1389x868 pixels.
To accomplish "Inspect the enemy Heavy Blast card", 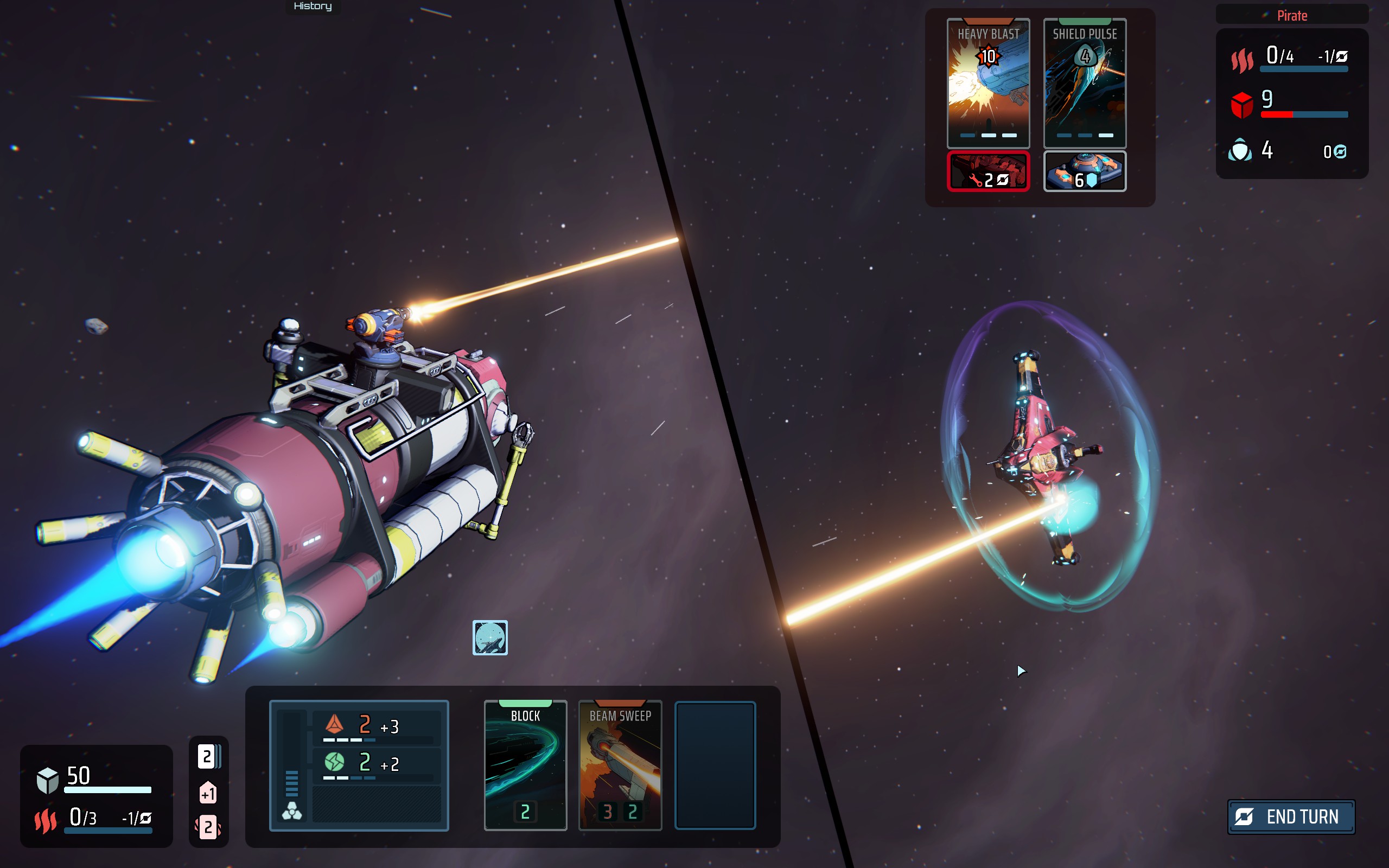I will pyautogui.click(x=988, y=83).
